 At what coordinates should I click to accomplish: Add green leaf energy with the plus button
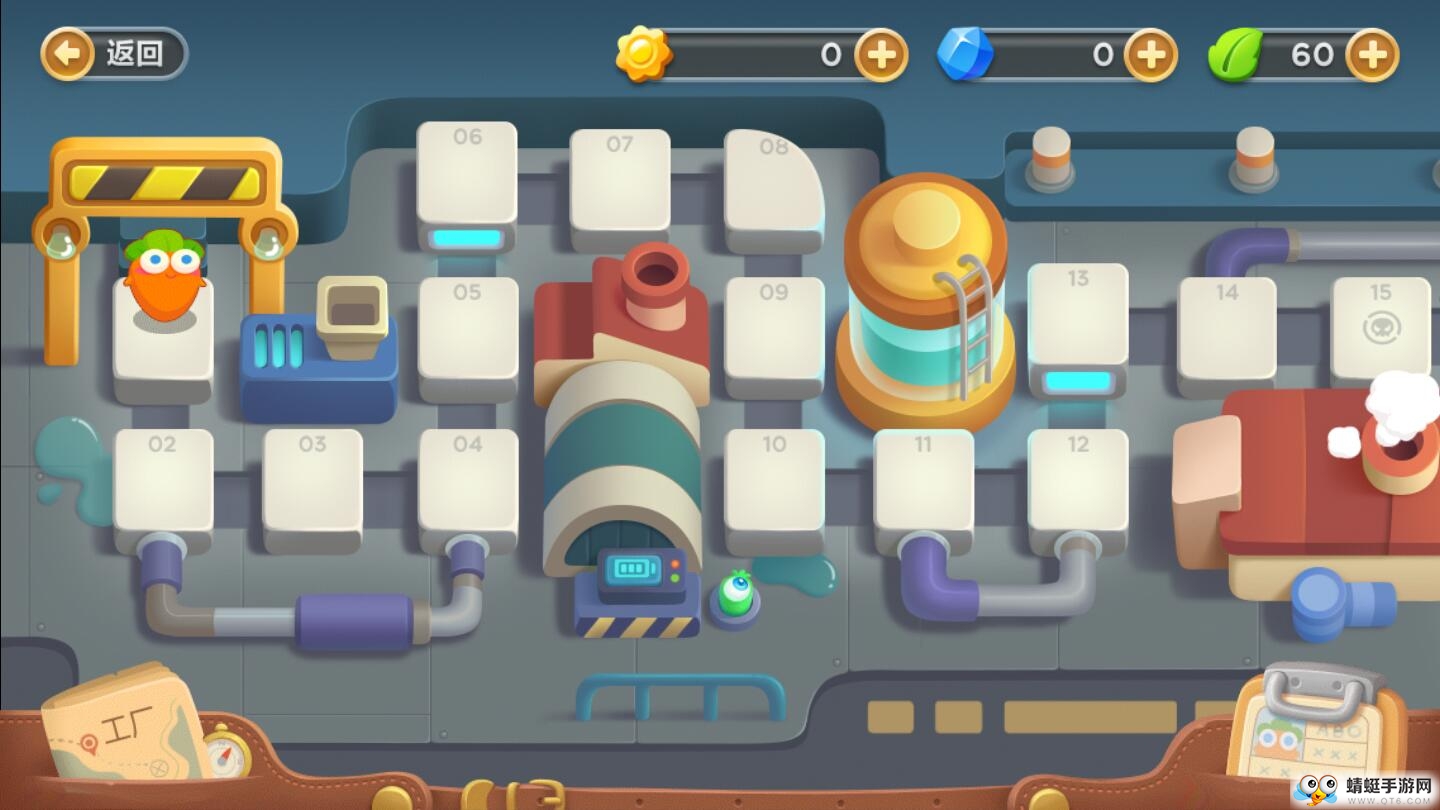point(1371,54)
